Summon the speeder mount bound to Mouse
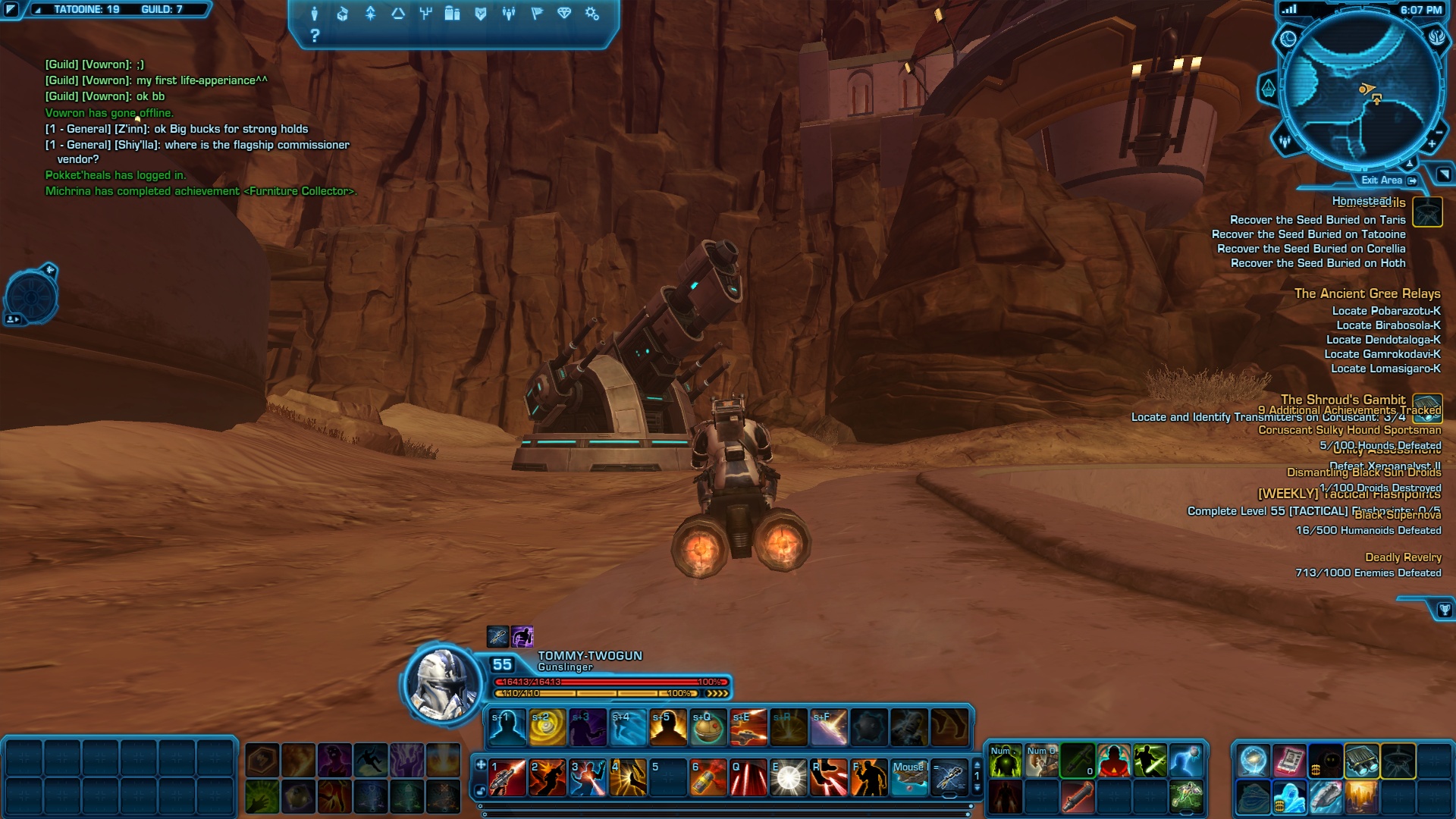Screen dimensions: 1456x819 pyautogui.click(x=908, y=777)
